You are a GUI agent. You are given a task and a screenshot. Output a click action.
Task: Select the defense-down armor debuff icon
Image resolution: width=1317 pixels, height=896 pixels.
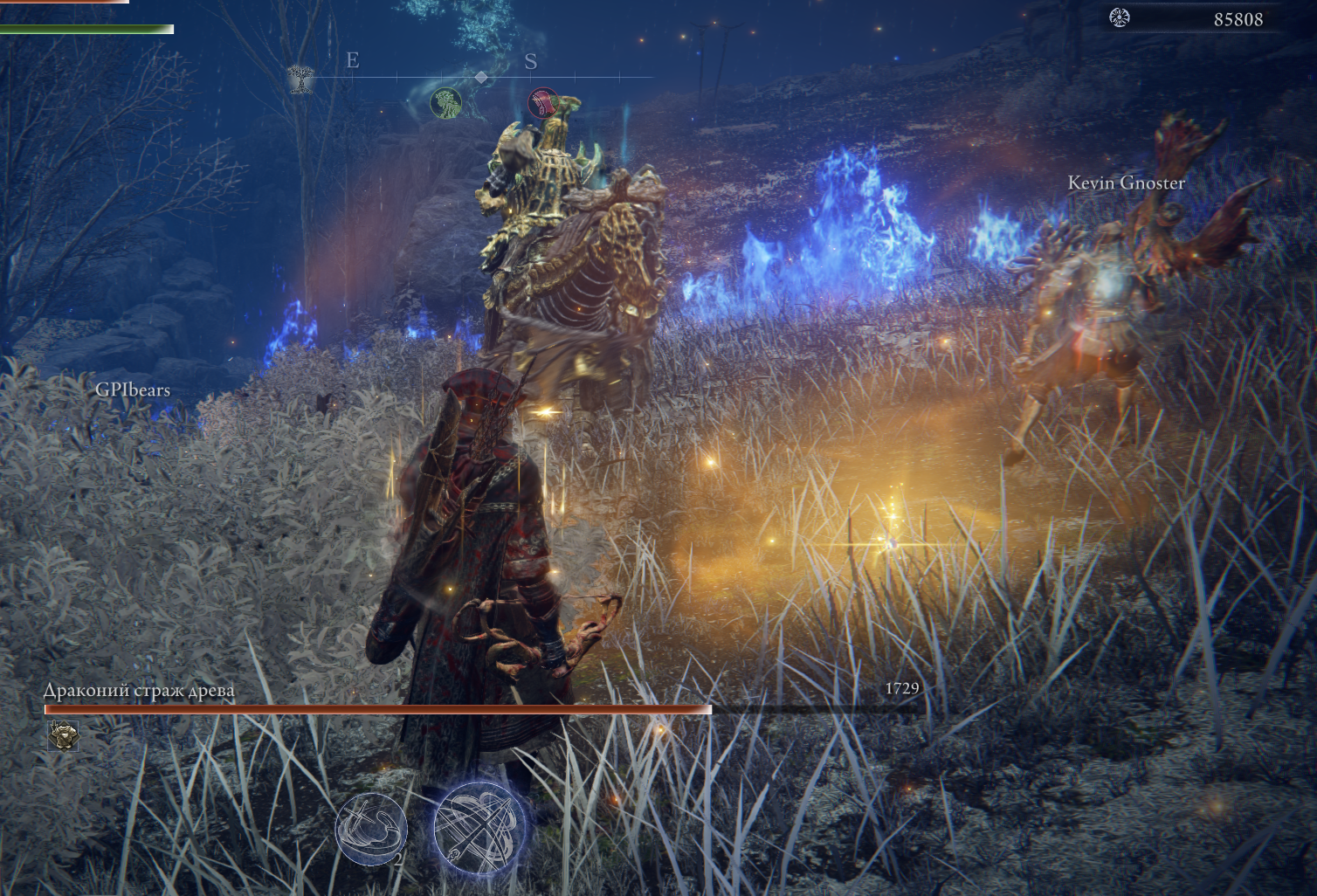(x=62, y=736)
